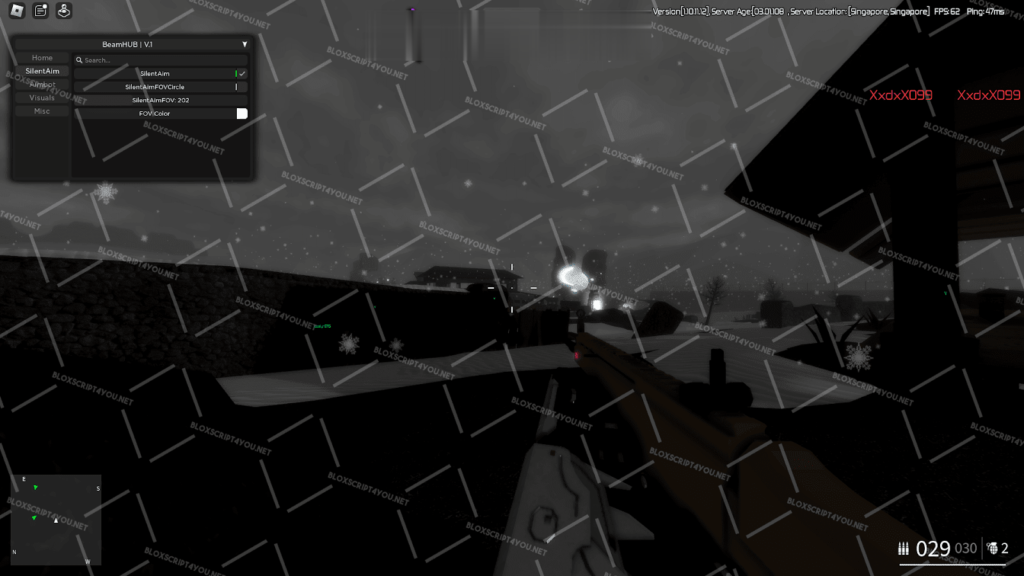Pick the white FOV Color swatch
This screenshot has width=1024, height=576.
(x=241, y=114)
